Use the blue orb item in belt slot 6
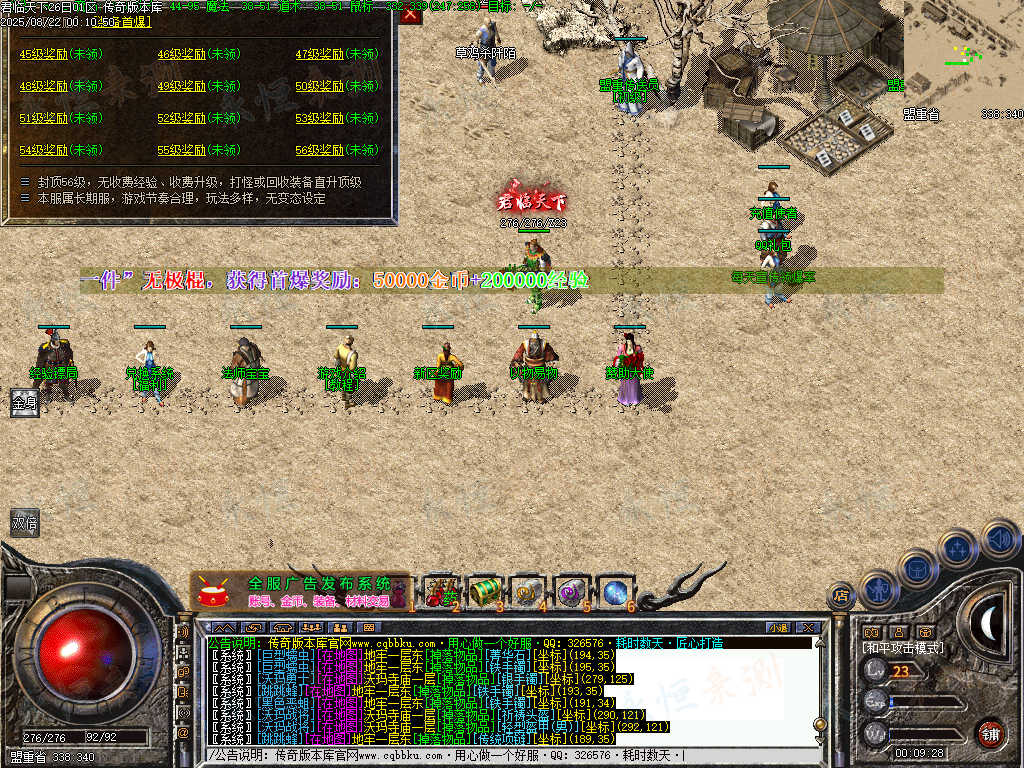 (613, 590)
